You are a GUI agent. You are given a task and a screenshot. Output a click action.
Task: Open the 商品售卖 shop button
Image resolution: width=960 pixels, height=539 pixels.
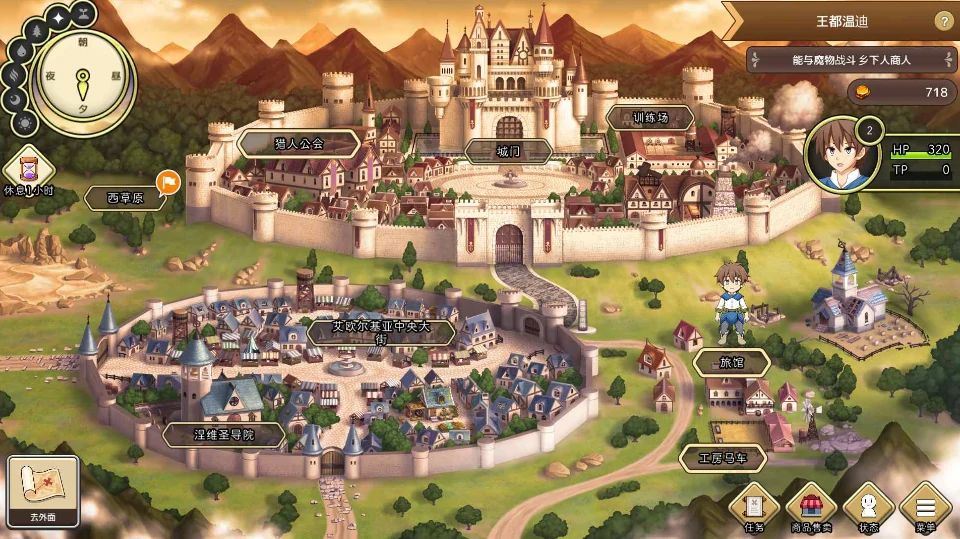pyautogui.click(x=811, y=507)
